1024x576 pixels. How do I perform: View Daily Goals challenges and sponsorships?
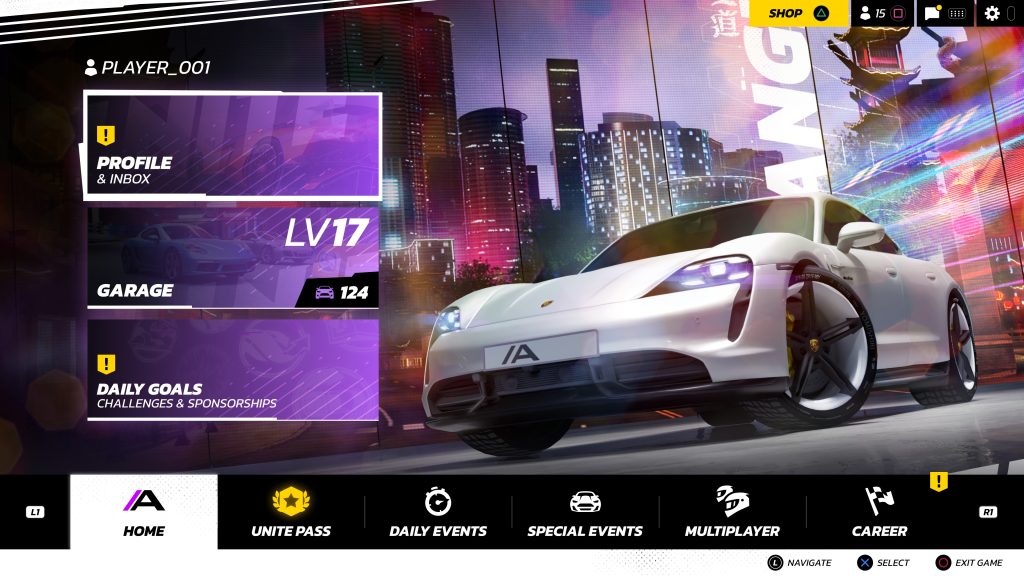[x=232, y=369]
